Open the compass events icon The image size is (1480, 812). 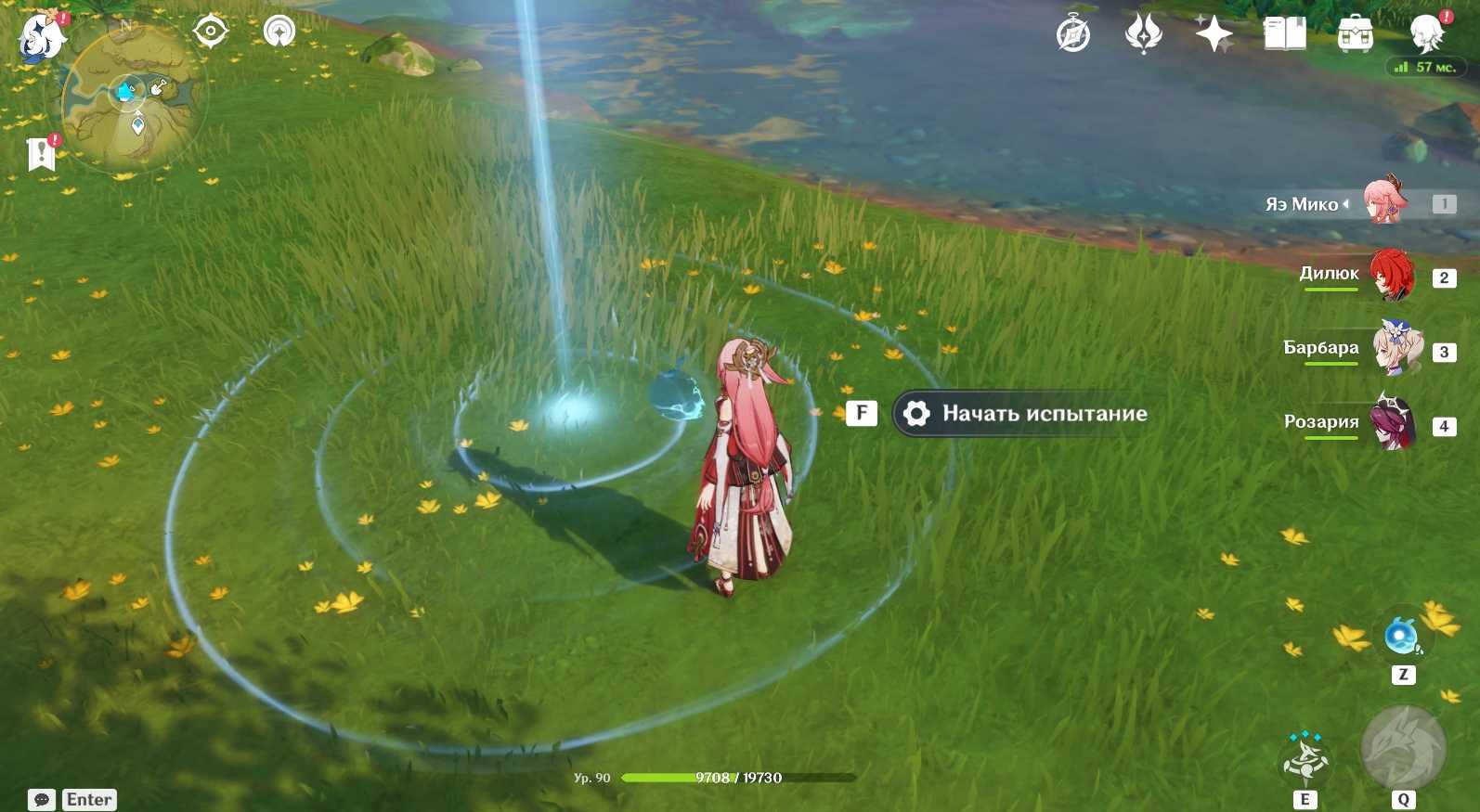(x=1073, y=35)
